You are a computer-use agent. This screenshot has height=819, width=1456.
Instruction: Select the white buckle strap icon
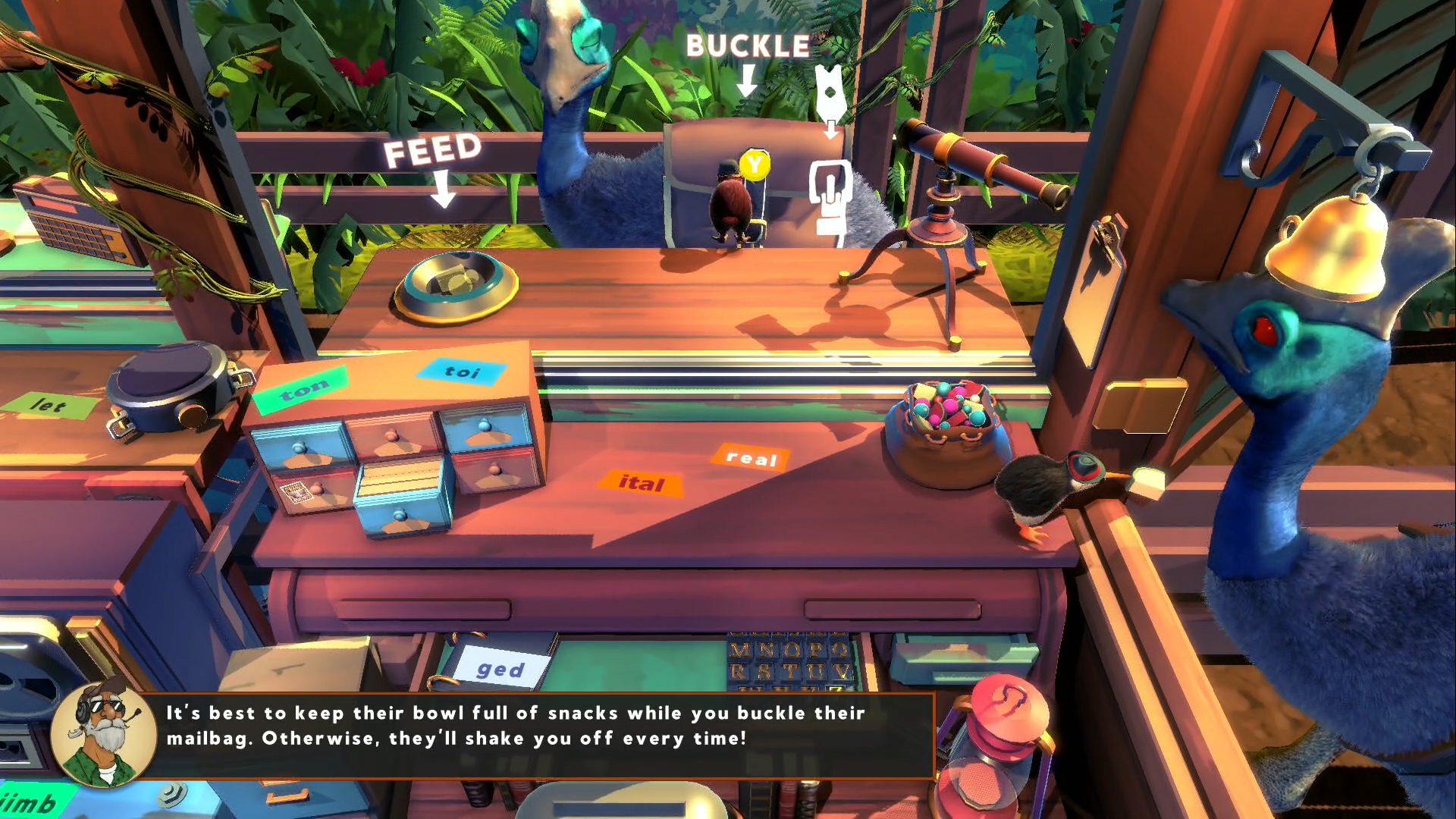click(x=830, y=197)
